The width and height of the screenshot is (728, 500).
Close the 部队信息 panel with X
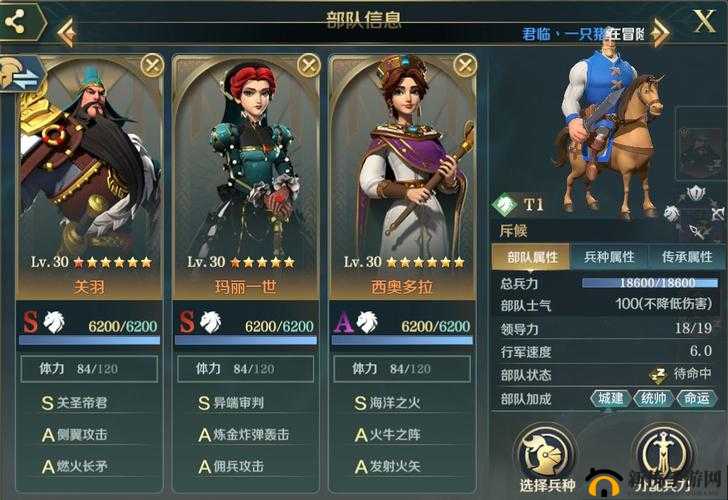pyautogui.click(x=703, y=20)
